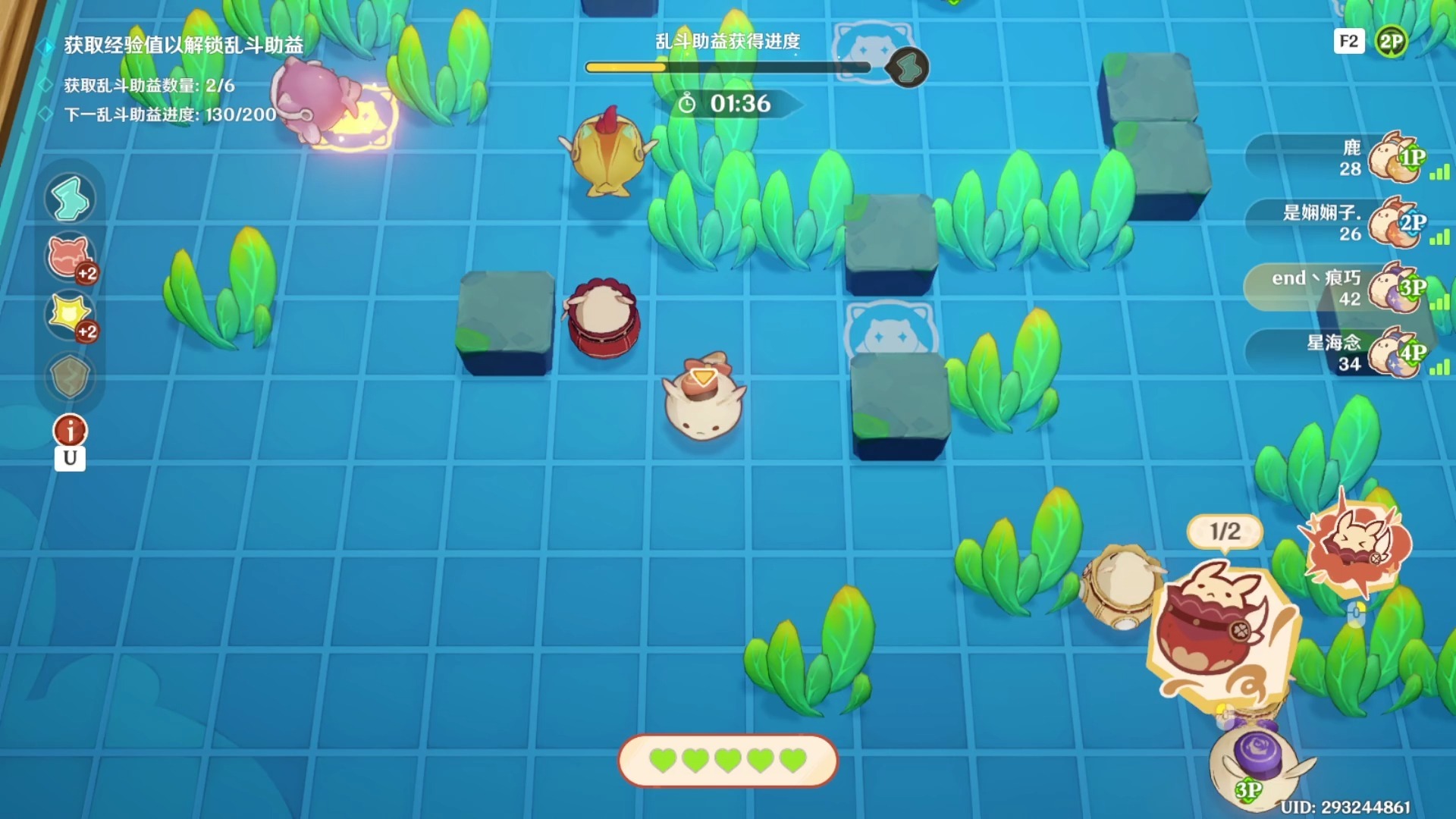Select the locked shield buff slot
Image resolution: width=1456 pixels, height=819 pixels.
[70, 376]
